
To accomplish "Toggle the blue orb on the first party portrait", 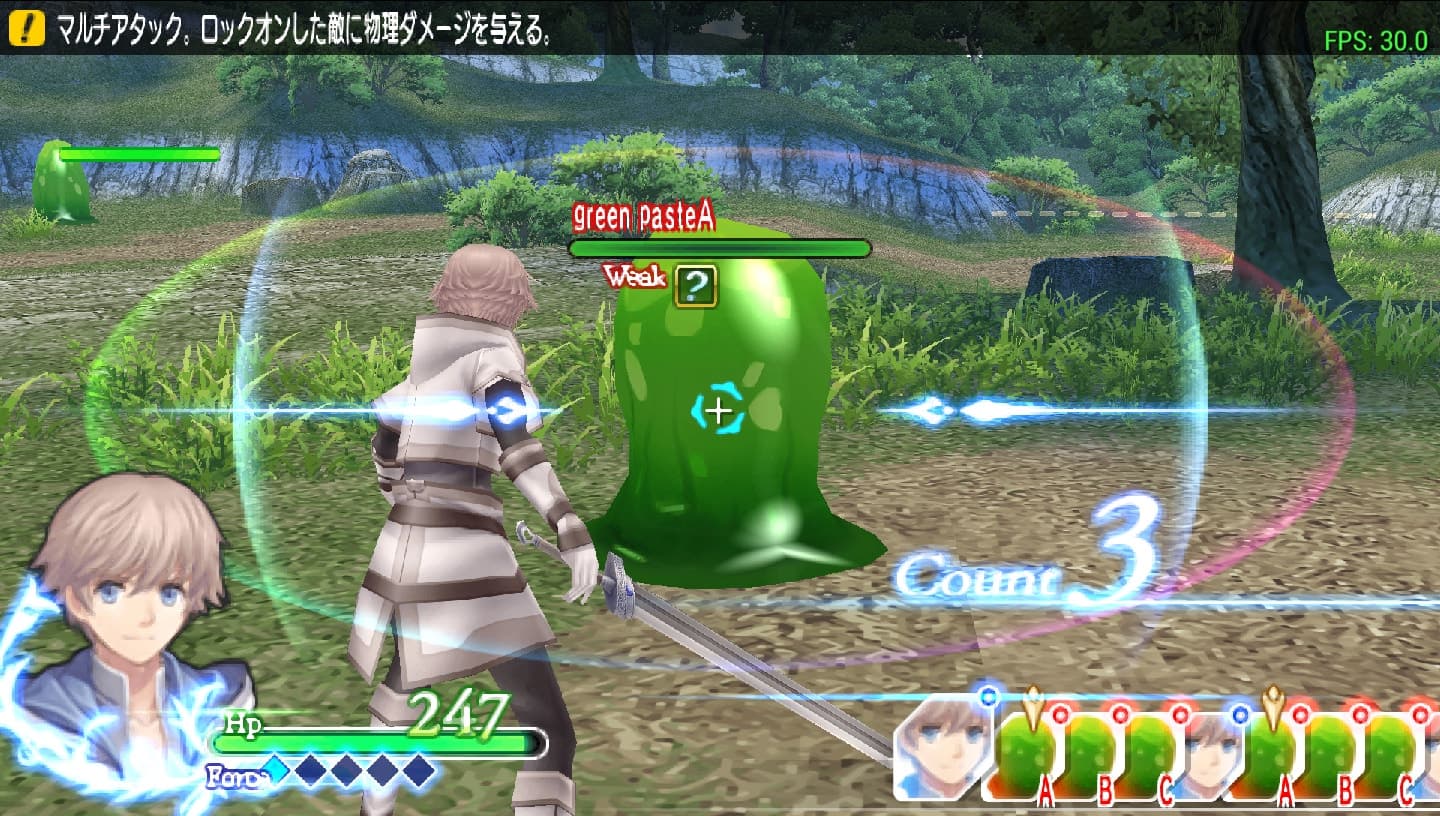I will [986, 696].
